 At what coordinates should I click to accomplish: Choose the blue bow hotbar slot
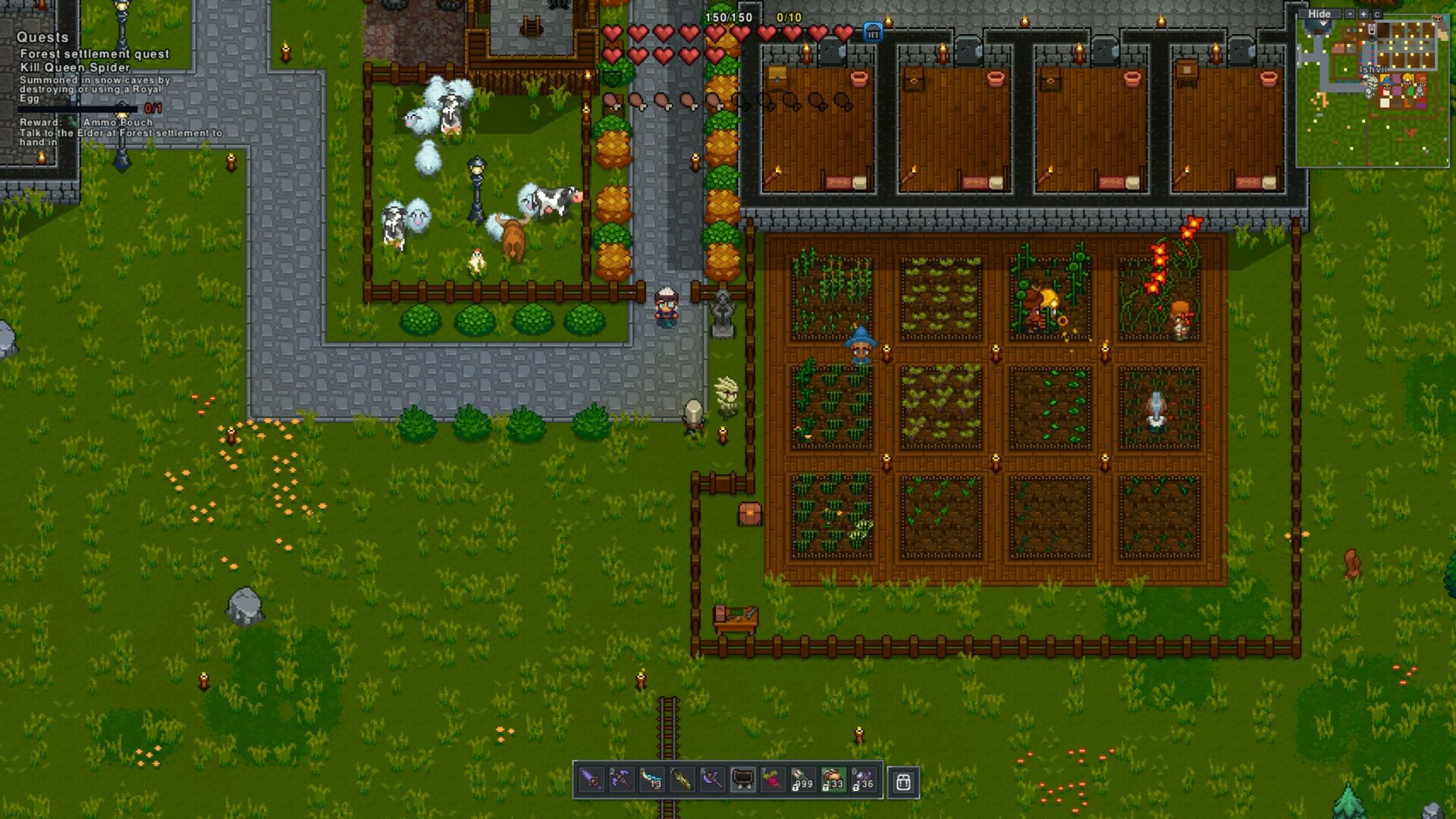pos(651,780)
